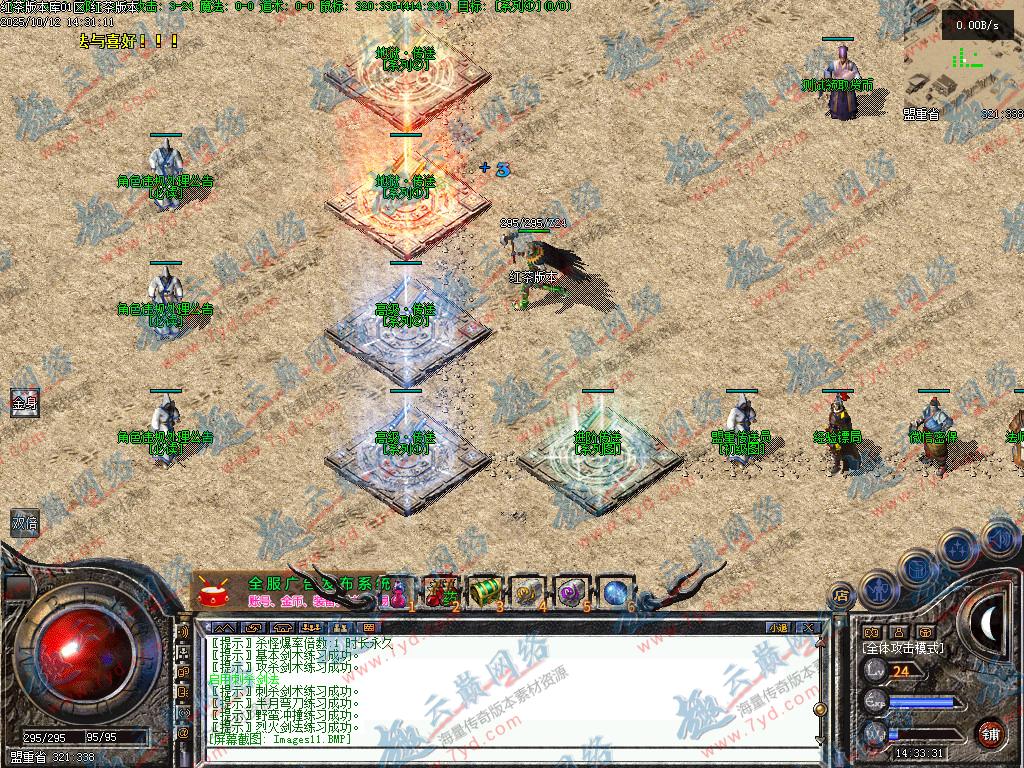1024x768 pixels.
Task: Click the 金身 button
Action: pyautogui.click(x=23, y=402)
